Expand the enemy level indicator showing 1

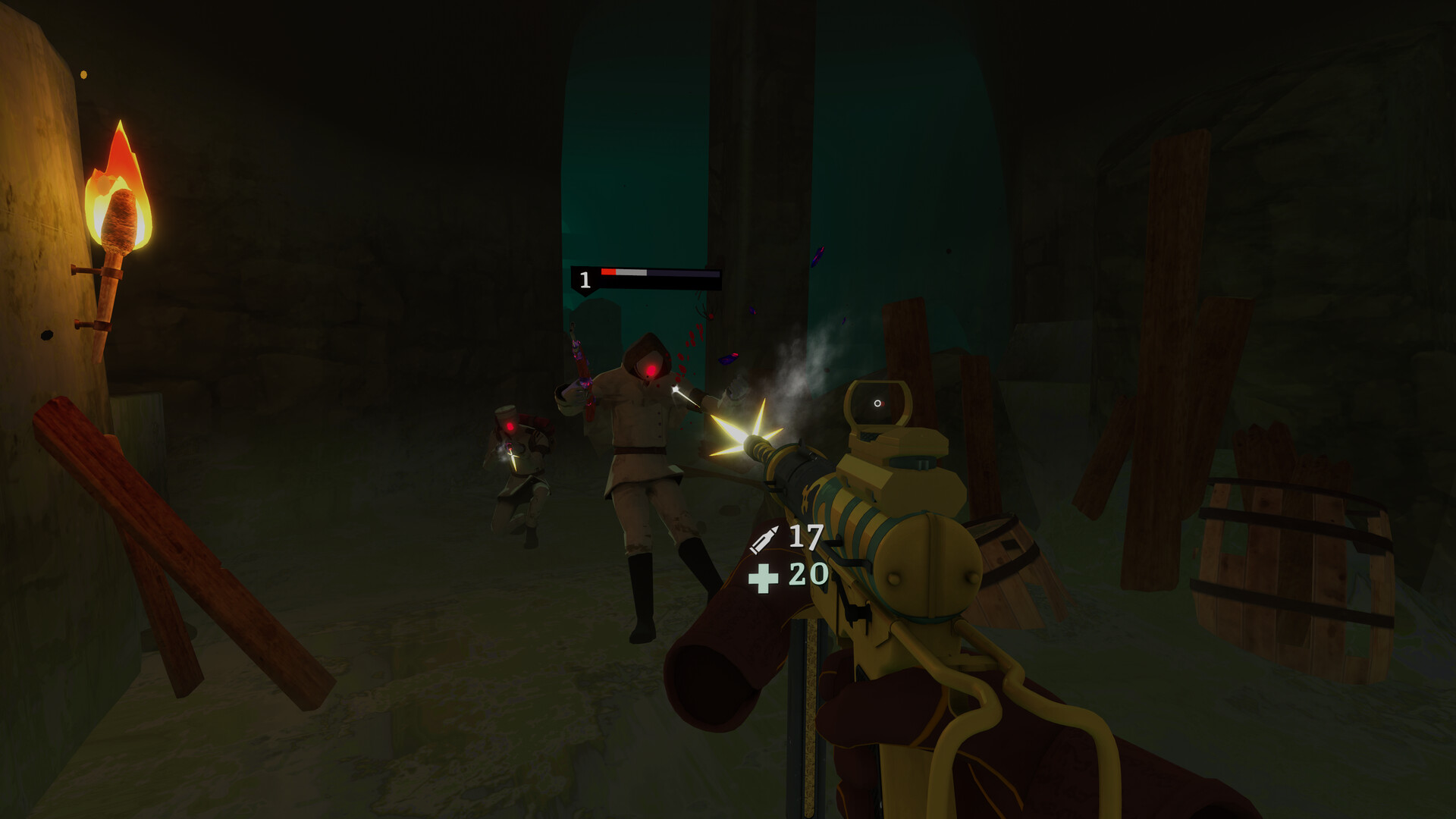[585, 278]
